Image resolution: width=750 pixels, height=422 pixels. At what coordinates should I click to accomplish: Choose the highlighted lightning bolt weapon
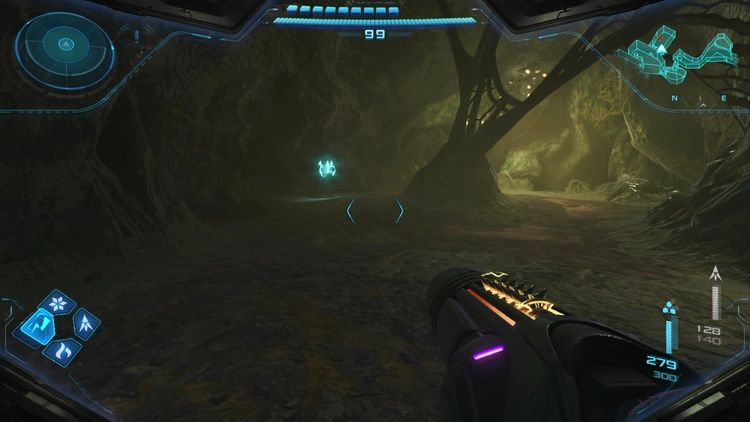[x=36, y=325]
